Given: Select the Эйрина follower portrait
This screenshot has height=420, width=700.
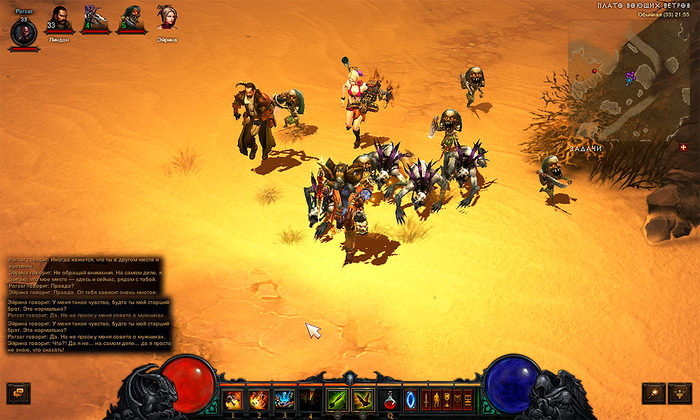Looking at the screenshot, I should click(x=165, y=19).
